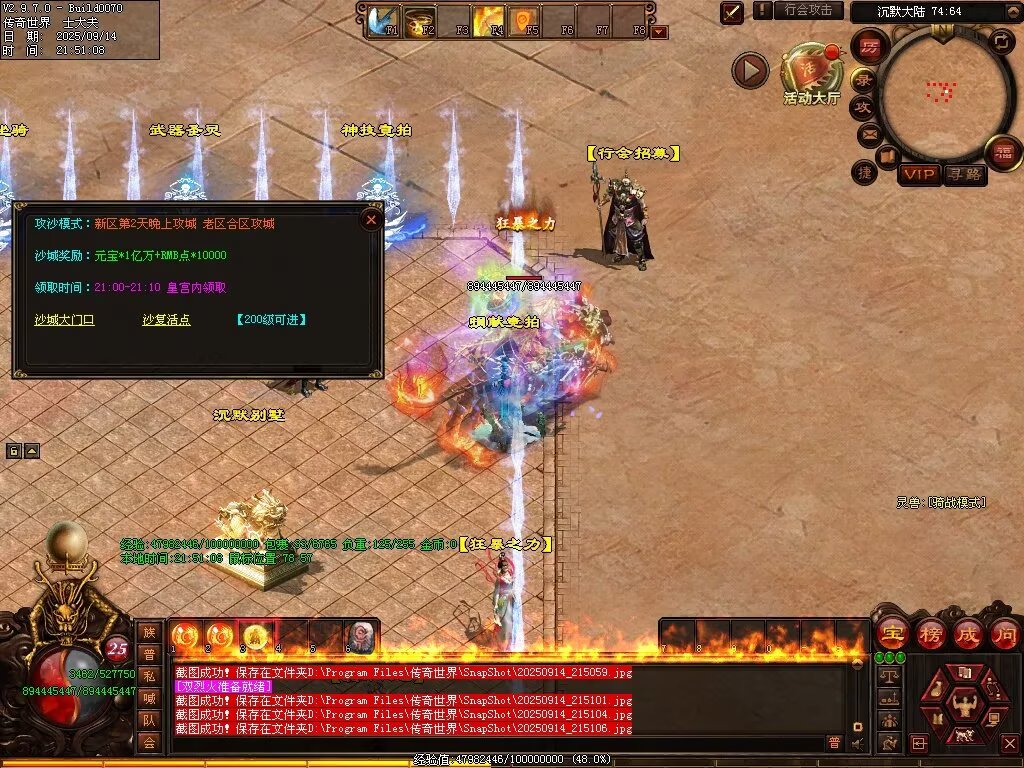Follow the 沙城大门口 link
This screenshot has width=1024, height=768.
tap(64, 320)
